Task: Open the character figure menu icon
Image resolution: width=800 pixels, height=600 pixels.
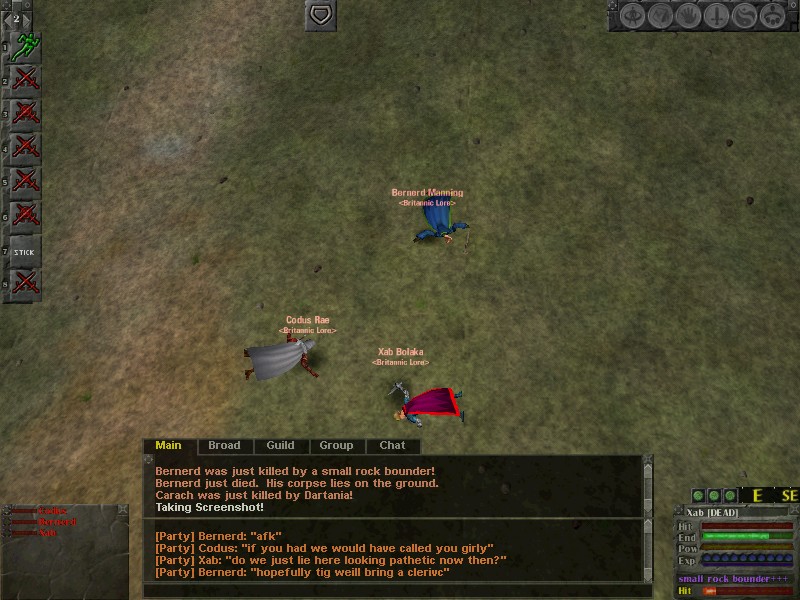Action: (631, 16)
